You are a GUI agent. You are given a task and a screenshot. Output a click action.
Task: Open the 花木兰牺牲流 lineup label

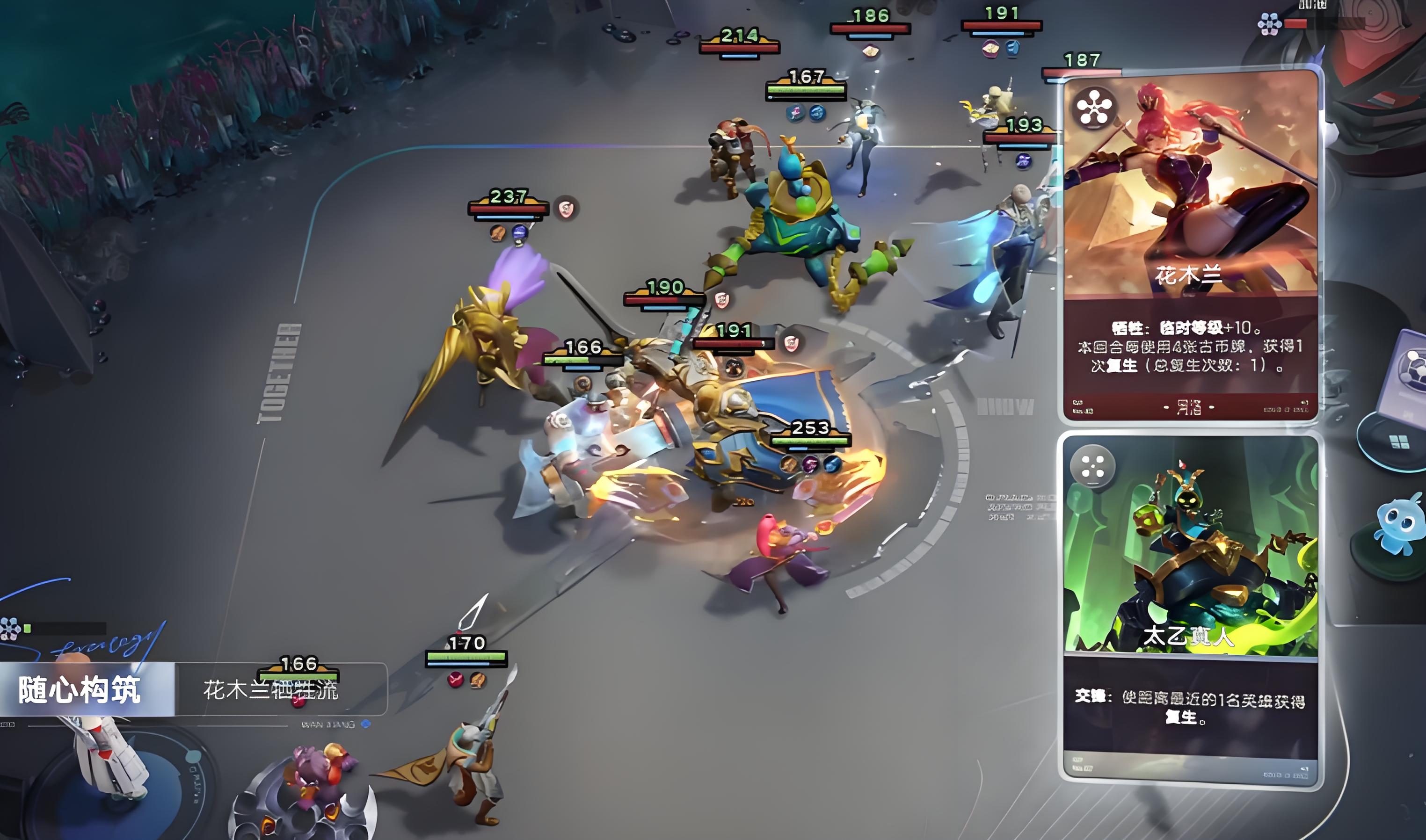270,690
